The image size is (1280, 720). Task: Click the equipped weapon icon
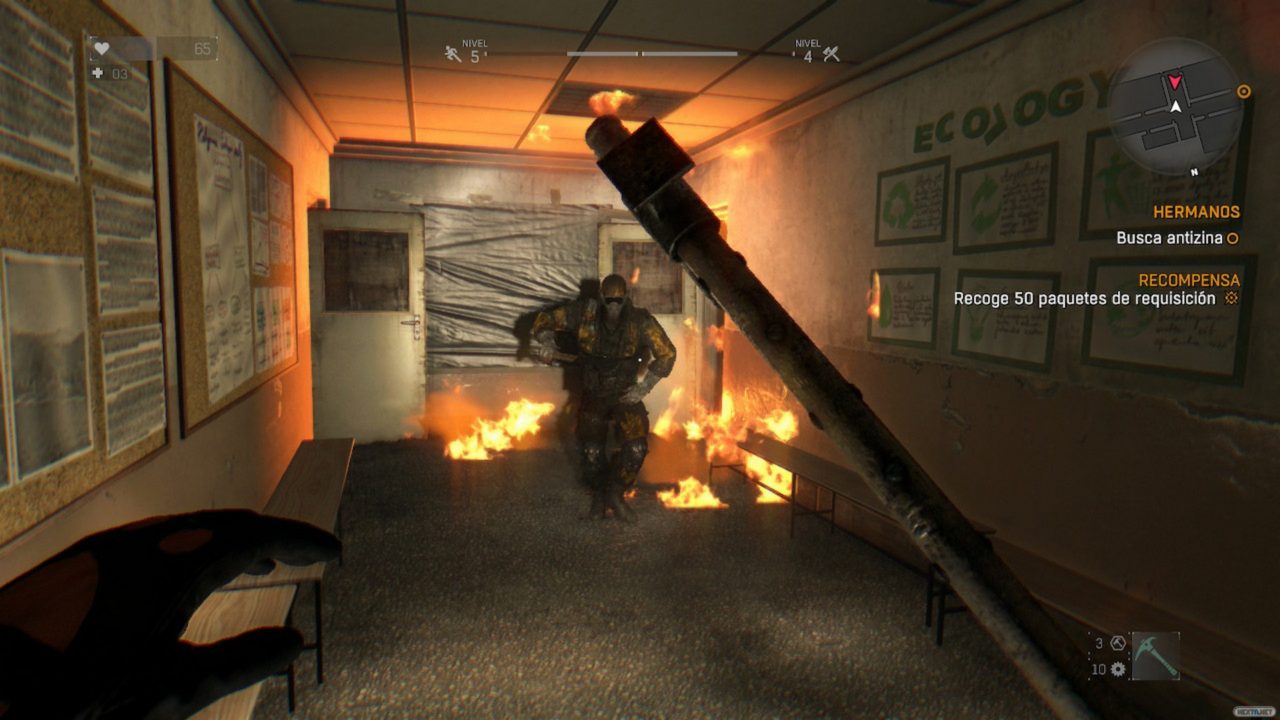click(x=1155, y=656)
